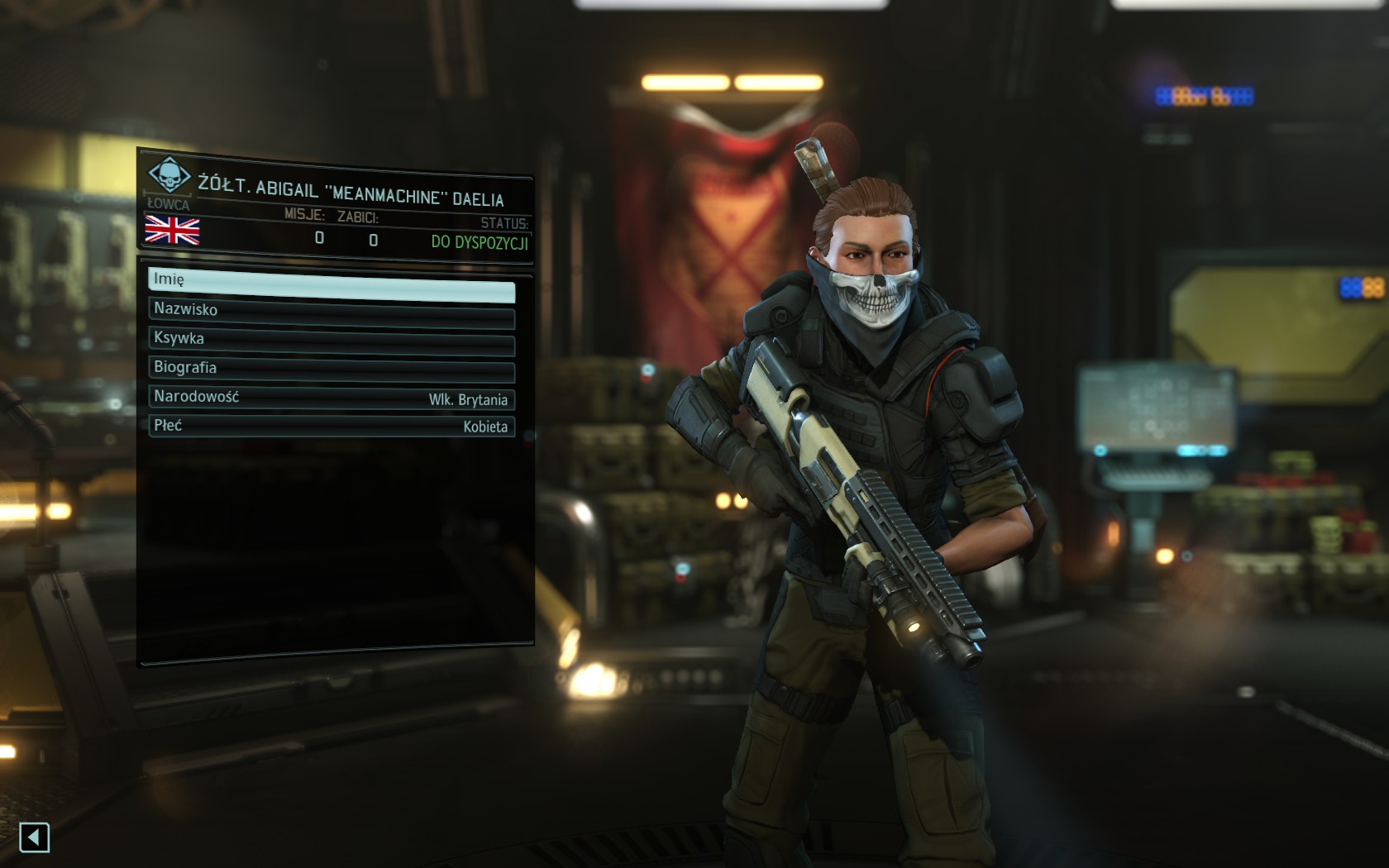Go back using the arrow button

click(34, 837)
